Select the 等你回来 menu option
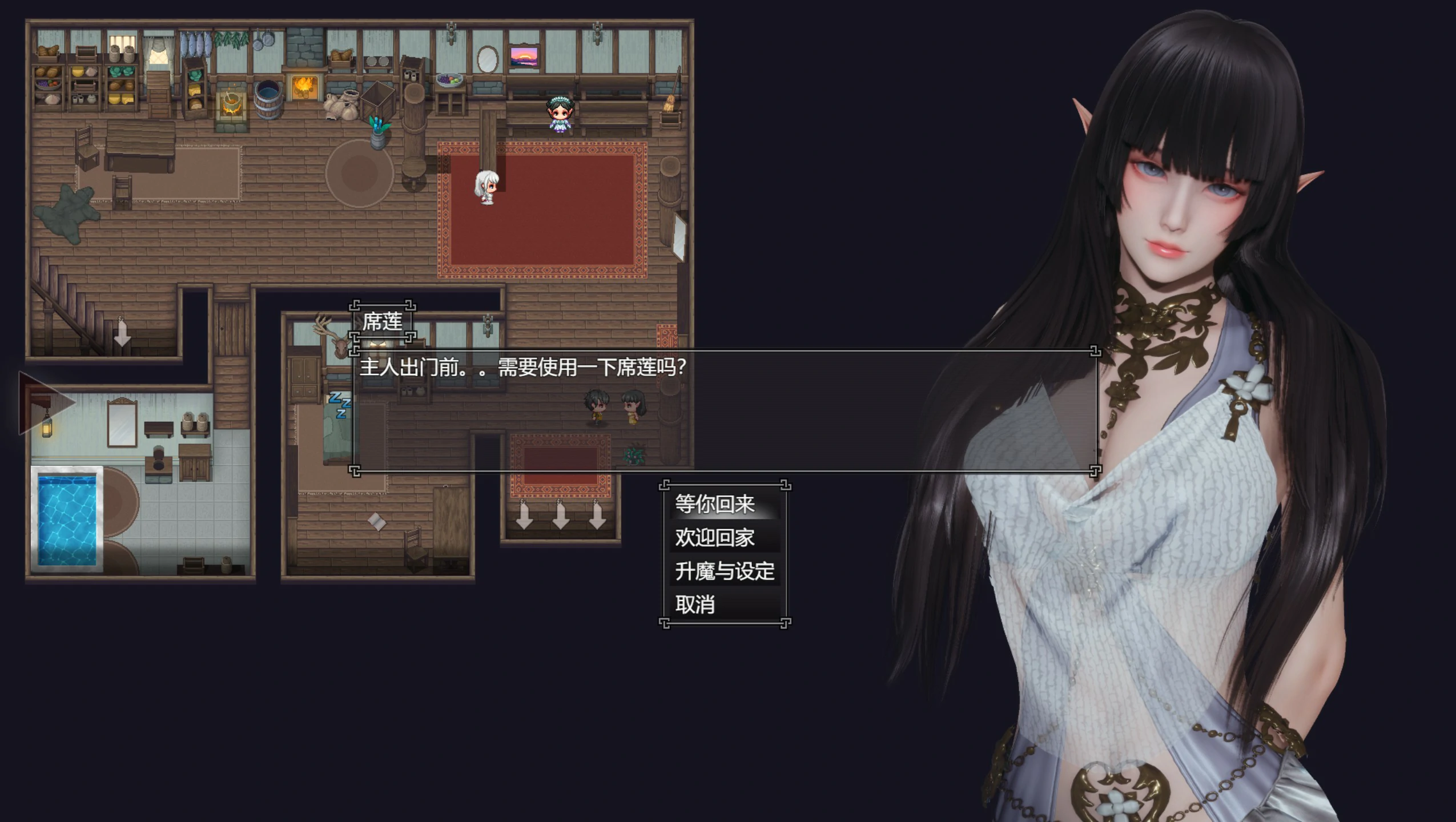Viewport: 1456px width, 822px height. click(714, 504)
